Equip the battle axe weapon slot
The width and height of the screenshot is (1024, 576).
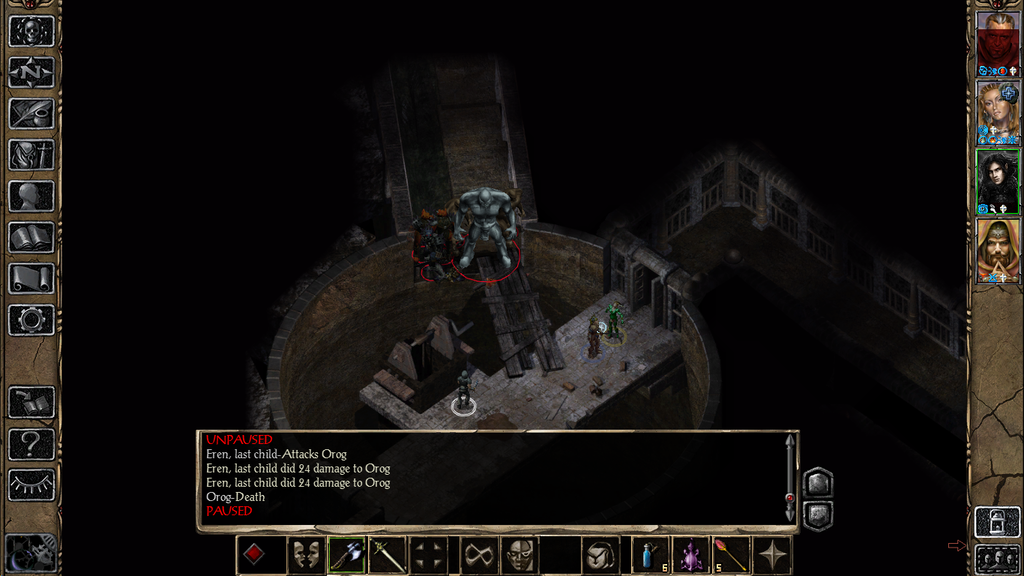[346, 555]
